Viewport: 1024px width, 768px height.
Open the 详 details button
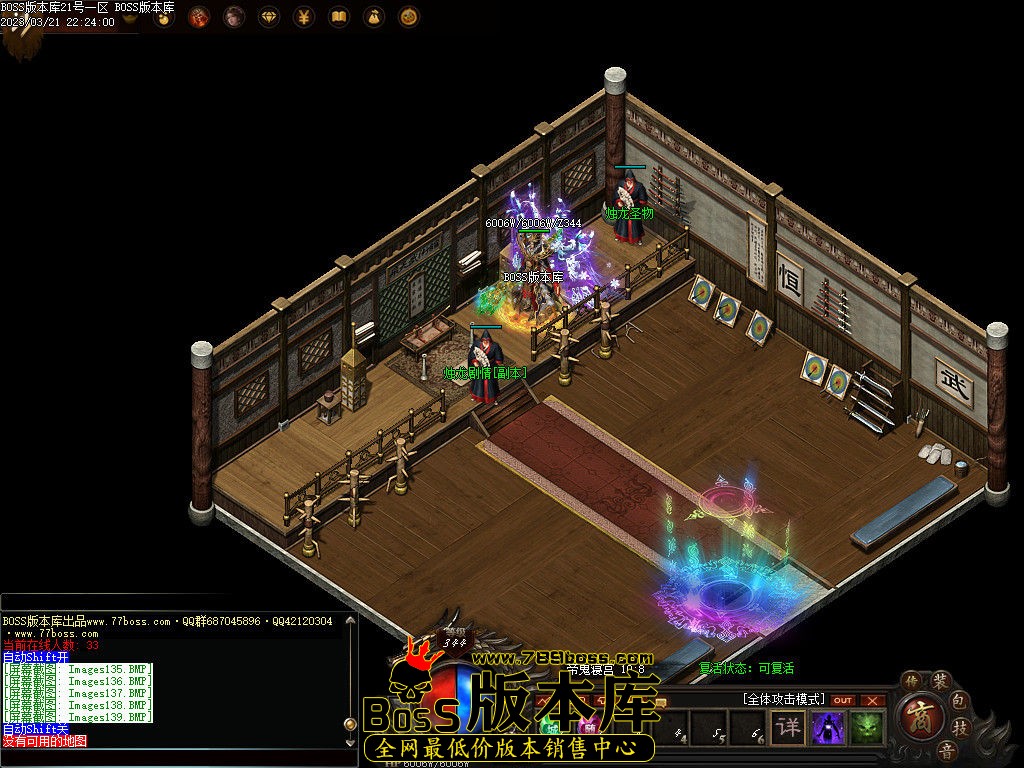pyautogui.click(x=789, y=727)
